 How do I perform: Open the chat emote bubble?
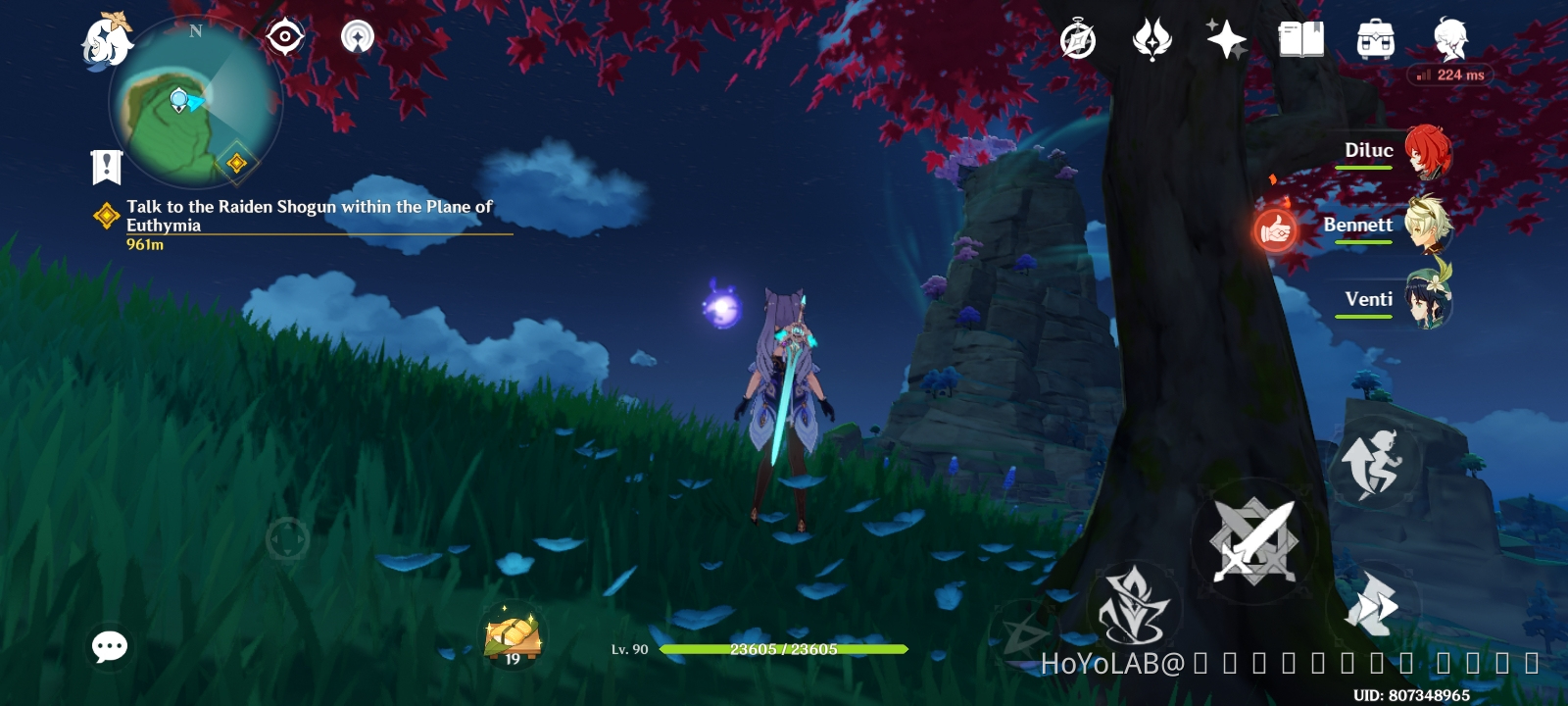pyautogui.click(x=110, y=647)
